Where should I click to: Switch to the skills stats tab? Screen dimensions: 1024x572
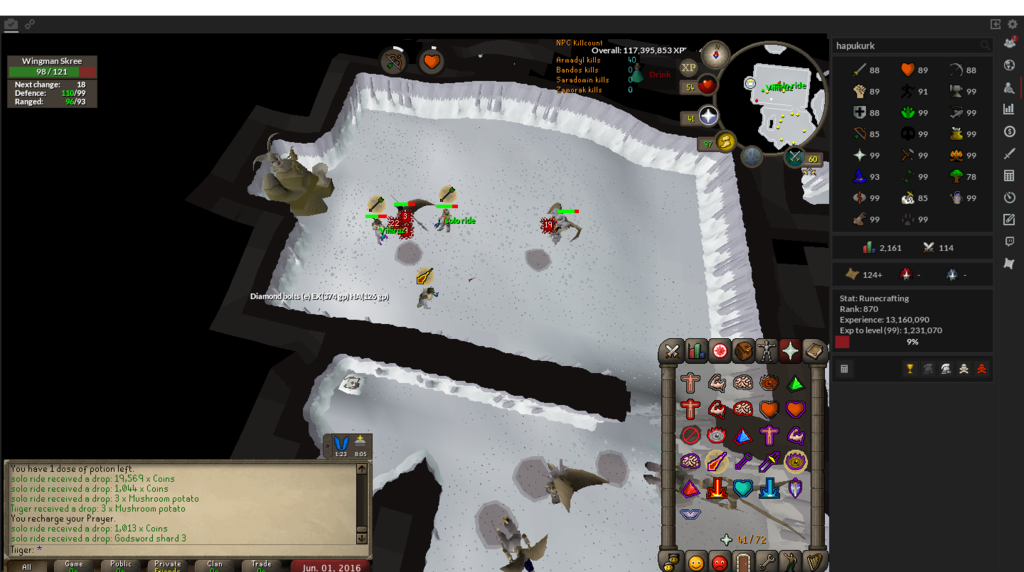tap(696, 351)
